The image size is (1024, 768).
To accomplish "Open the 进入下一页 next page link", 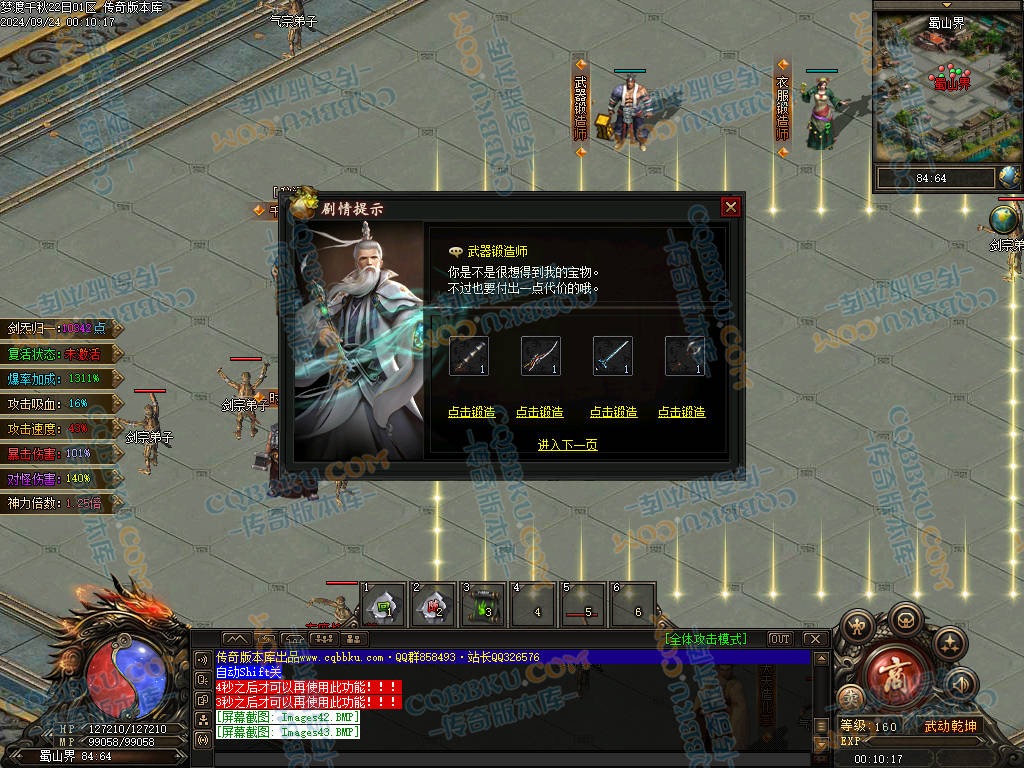I will (x=567, y=445).
